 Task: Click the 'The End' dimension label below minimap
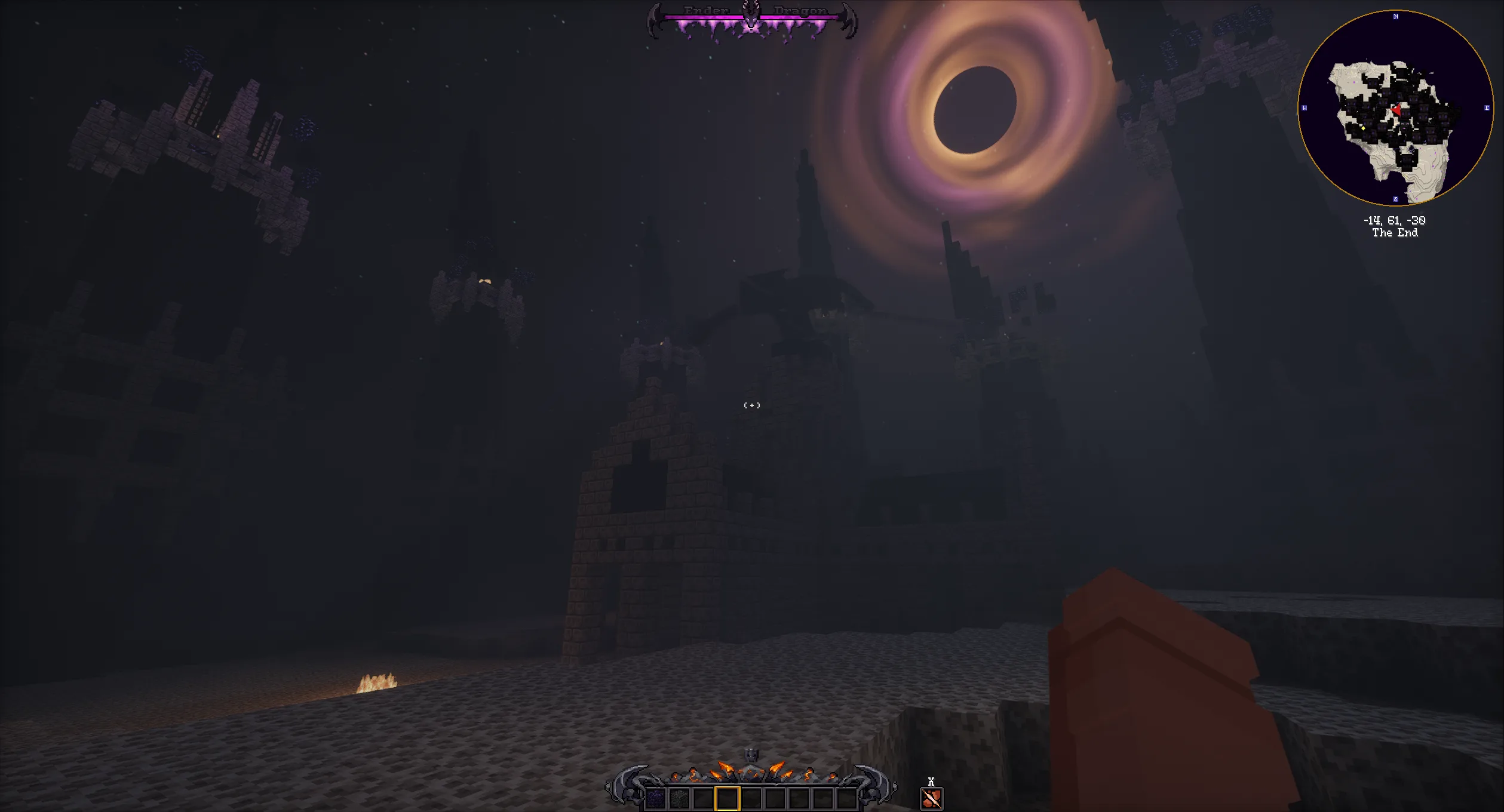click(1395, 233)
